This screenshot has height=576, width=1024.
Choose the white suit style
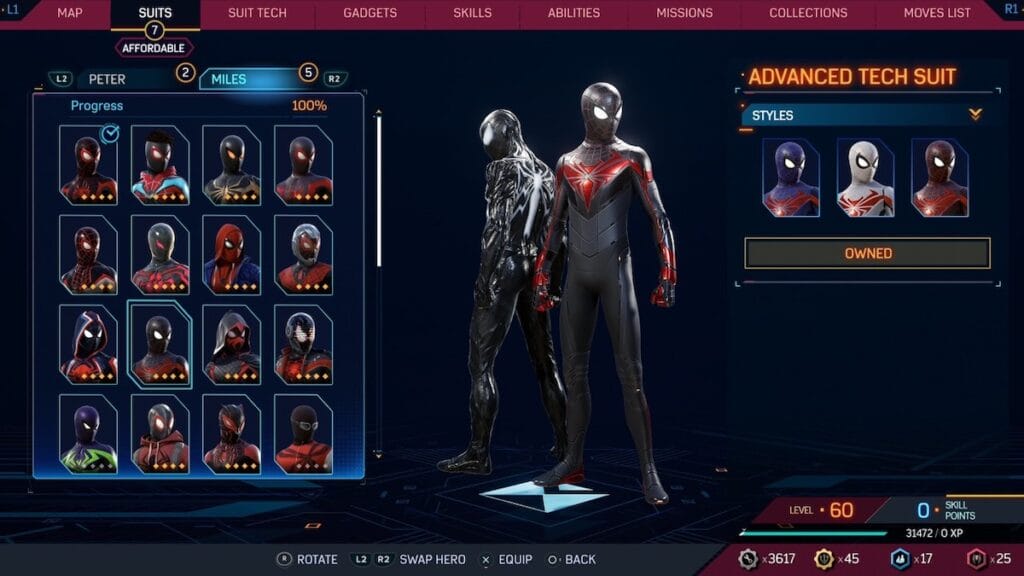[x=865, y=178]
